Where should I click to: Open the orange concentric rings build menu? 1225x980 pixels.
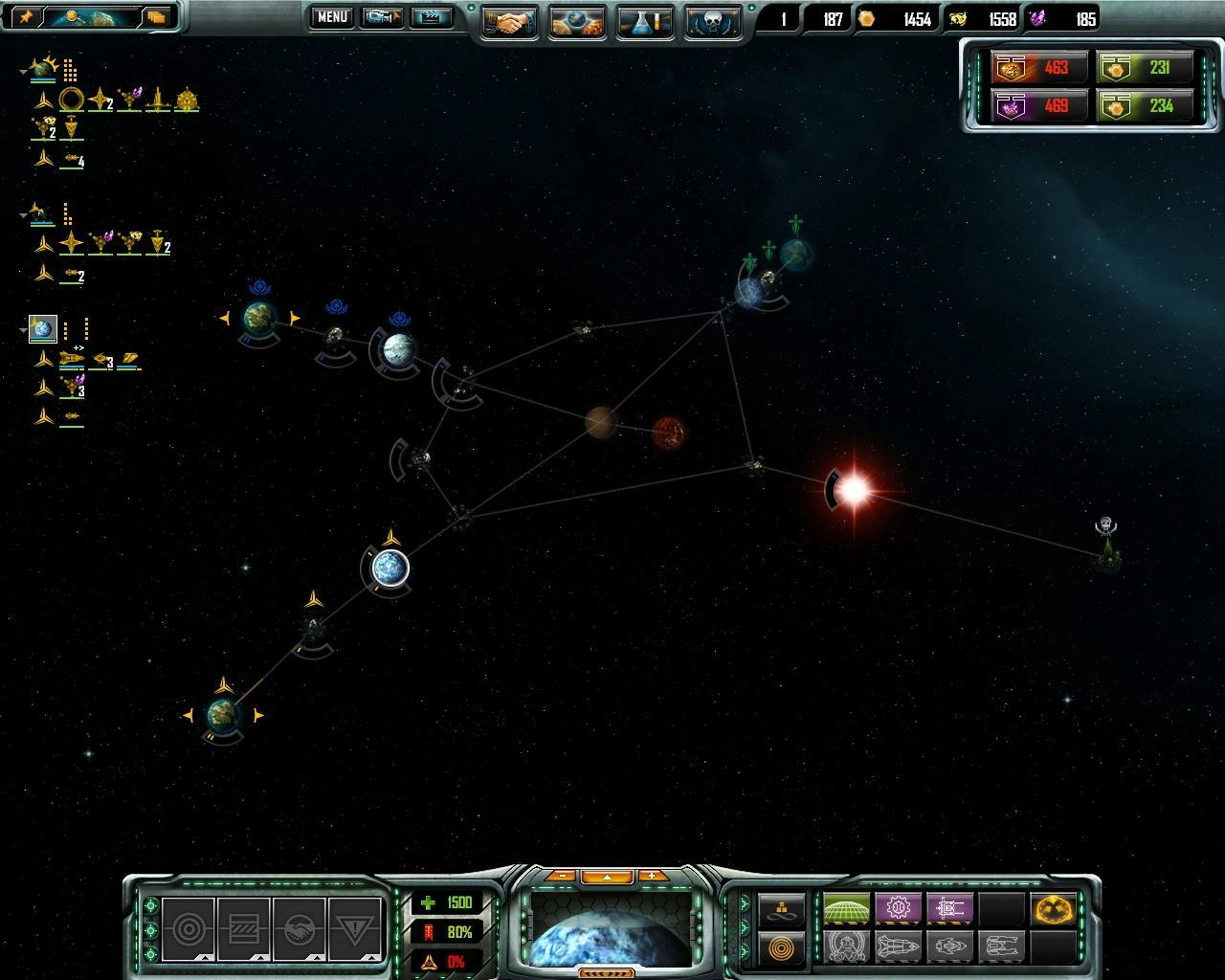781,947
